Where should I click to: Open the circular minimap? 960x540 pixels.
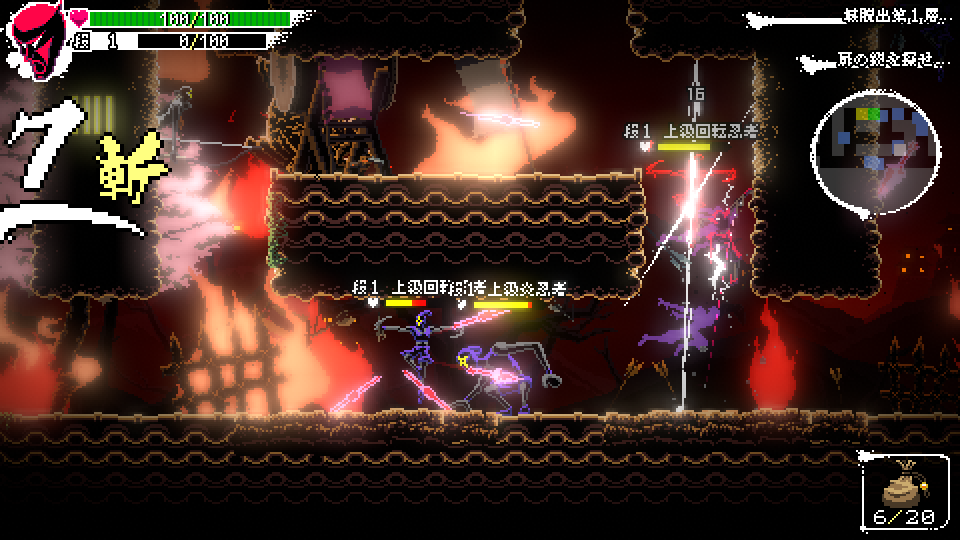[x=875, y=148]
